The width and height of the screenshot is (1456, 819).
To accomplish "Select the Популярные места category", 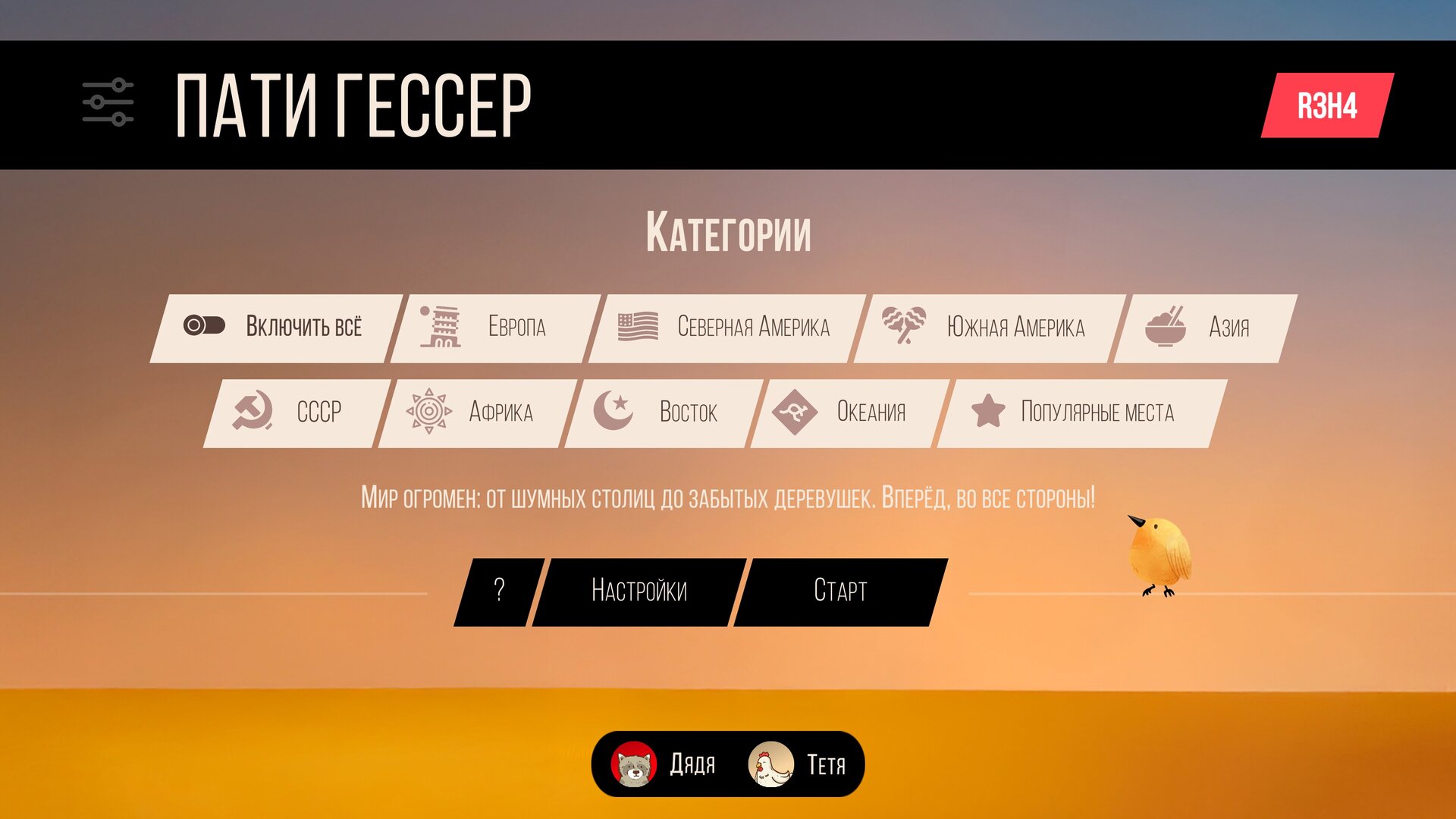I will click(1081, 413).
